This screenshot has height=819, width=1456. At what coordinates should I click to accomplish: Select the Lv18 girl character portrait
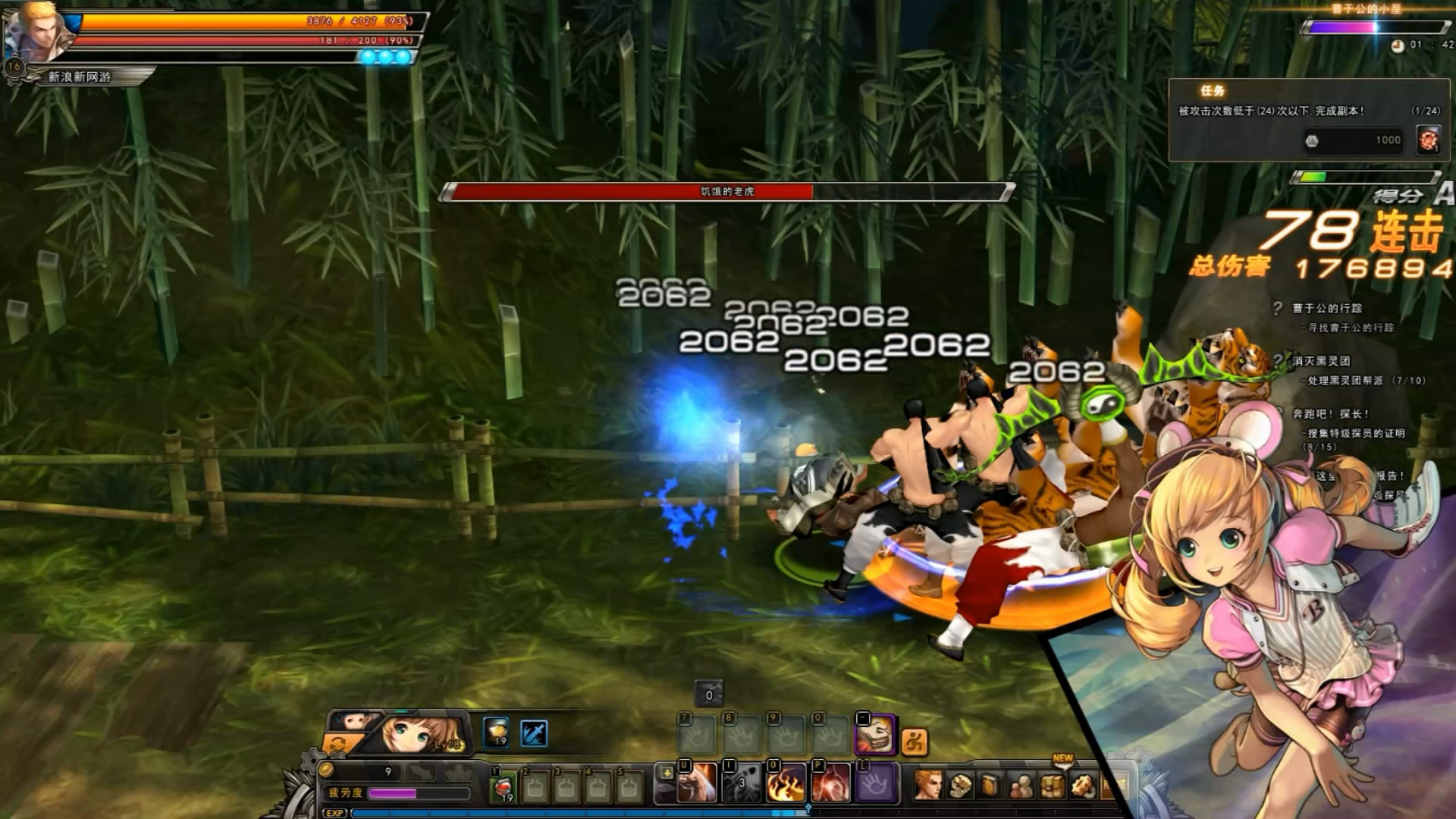click(x=419, y=733)
